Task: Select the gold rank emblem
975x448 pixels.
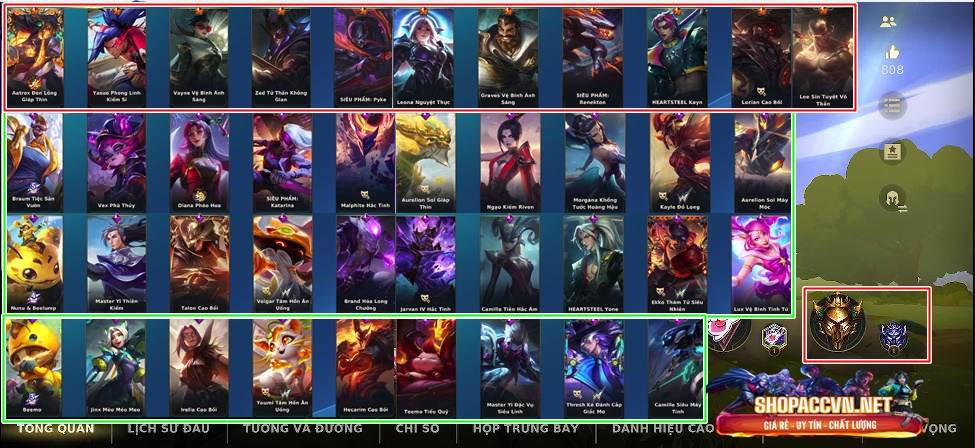Action: click(x=834, y=326)
